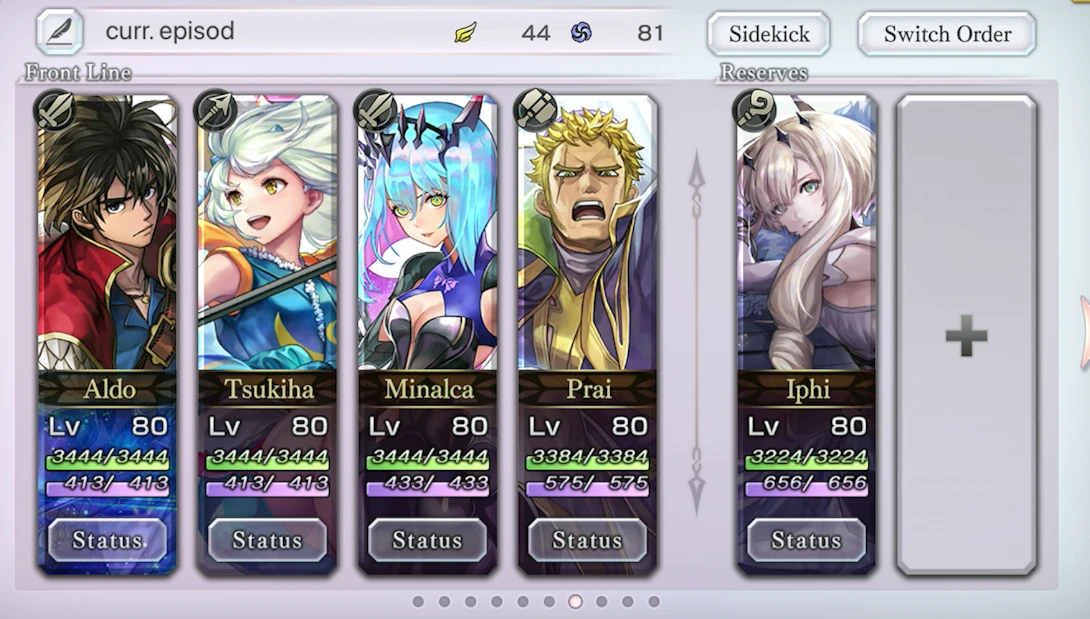1090x619 pixels.
Task: Open Tsukiha's Status screen
Action: (x=267, y=540)
